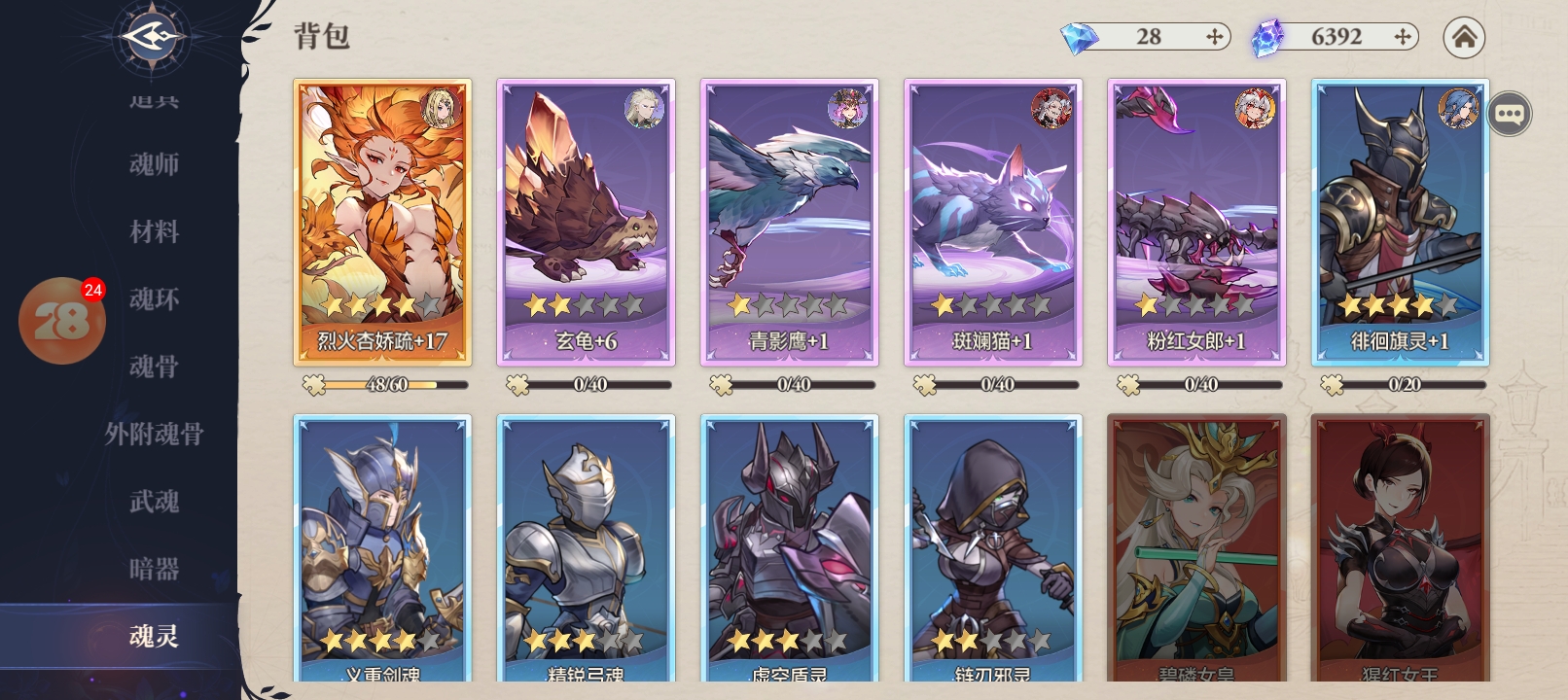Return to home via house button
The width and height of the screenshot is (1568, 700).
point(1464,38)
